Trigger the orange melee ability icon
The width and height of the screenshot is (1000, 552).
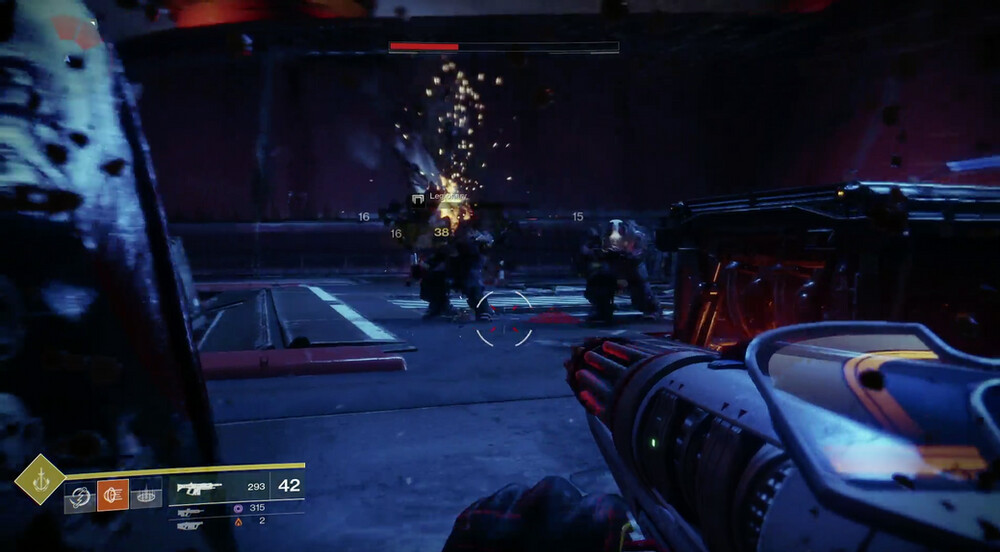[x=113, y=495]
